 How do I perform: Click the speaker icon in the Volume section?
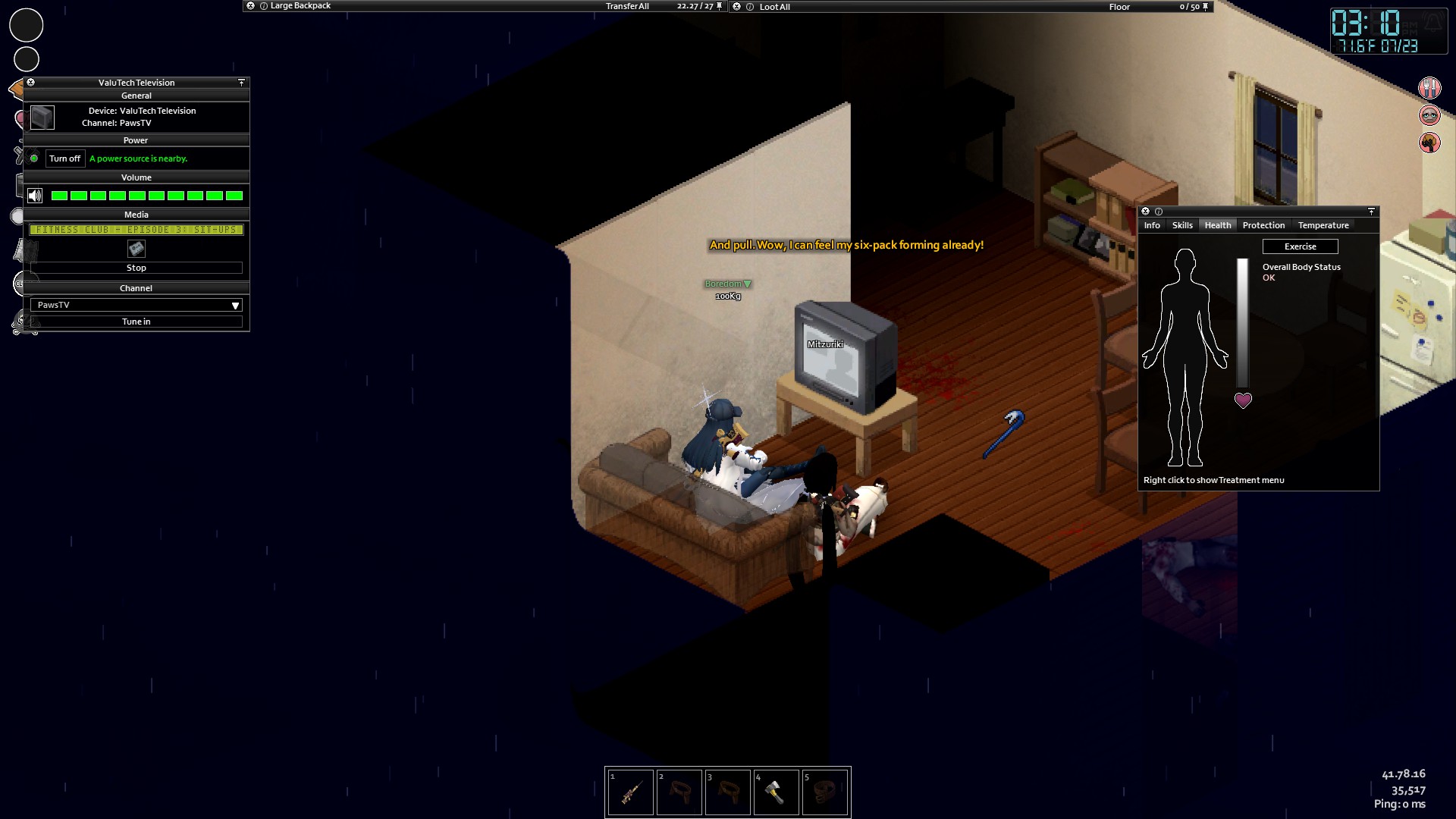[x=34, y=195]
